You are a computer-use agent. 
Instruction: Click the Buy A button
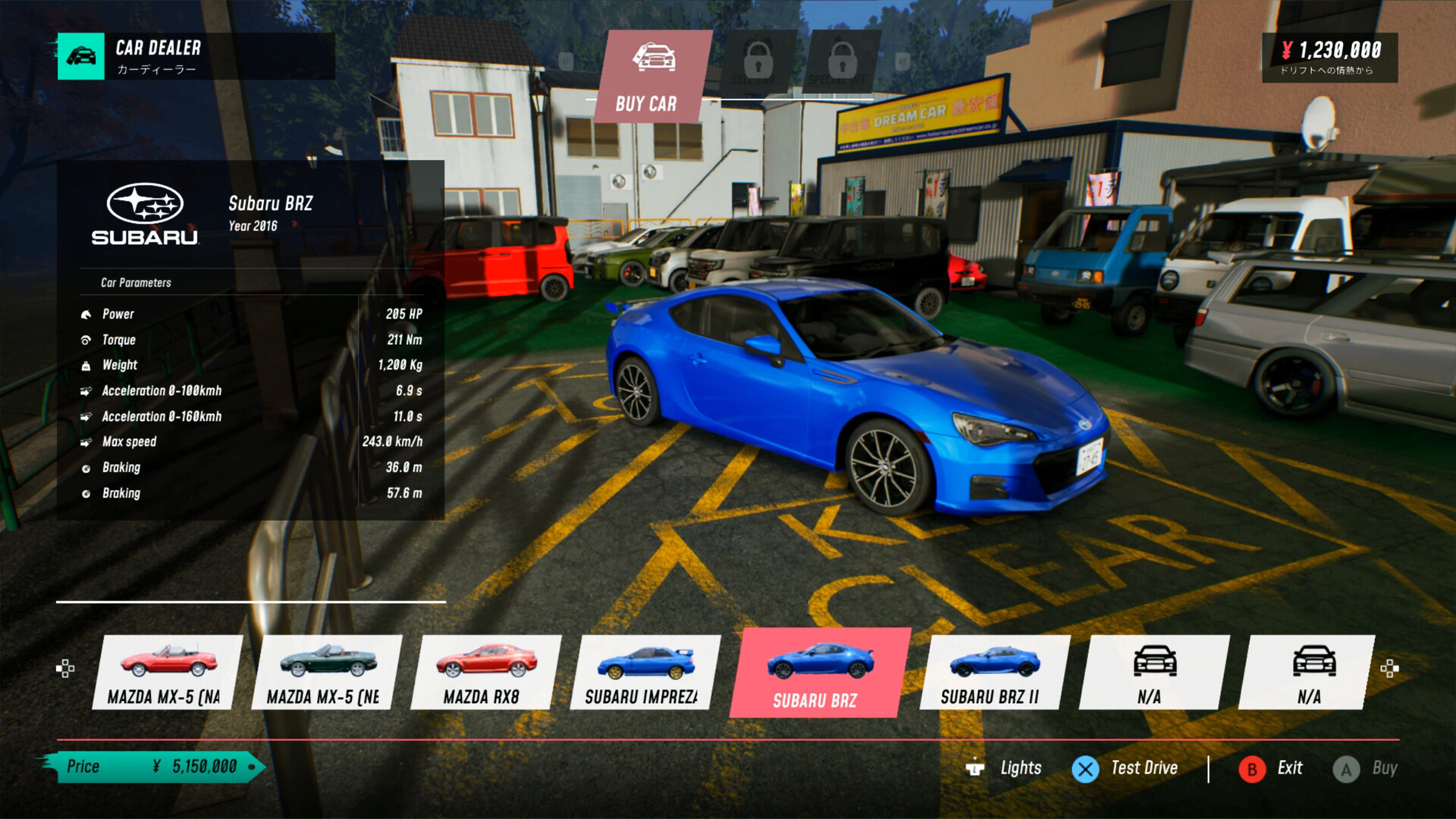1346,767
